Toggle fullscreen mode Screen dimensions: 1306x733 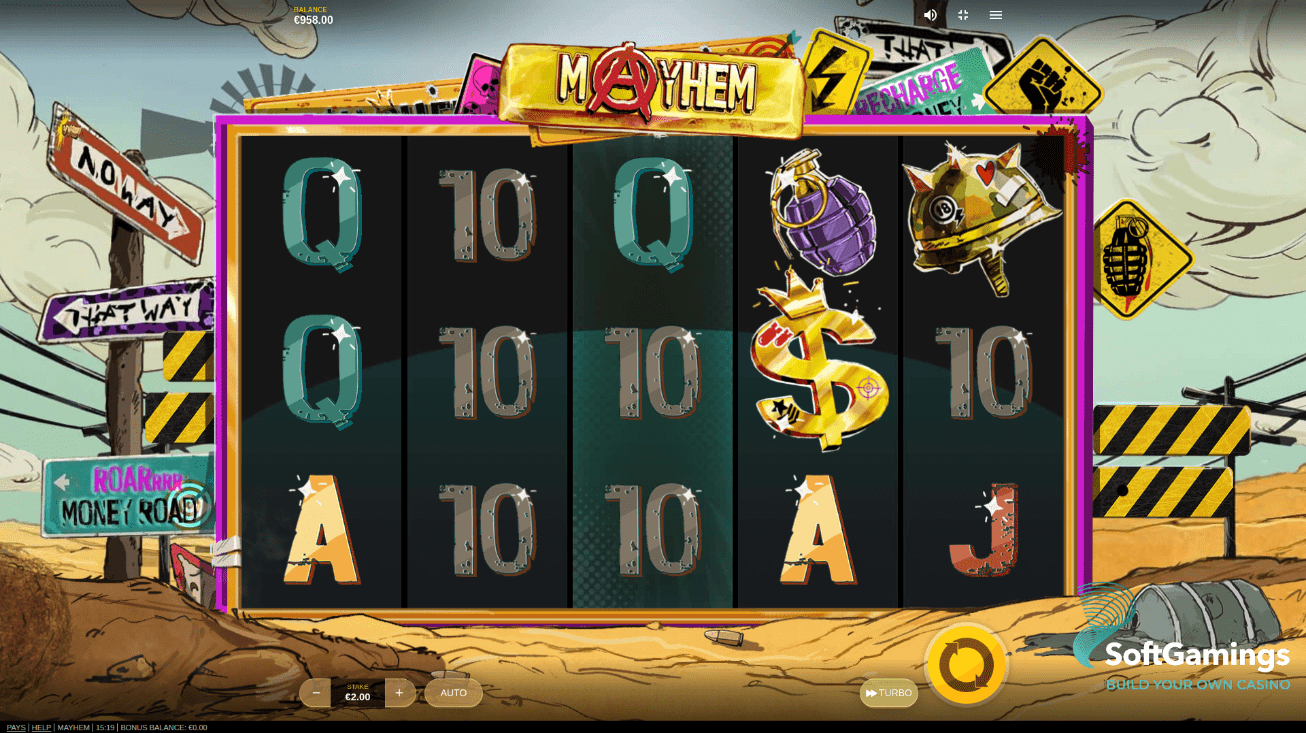coord(963,15)
